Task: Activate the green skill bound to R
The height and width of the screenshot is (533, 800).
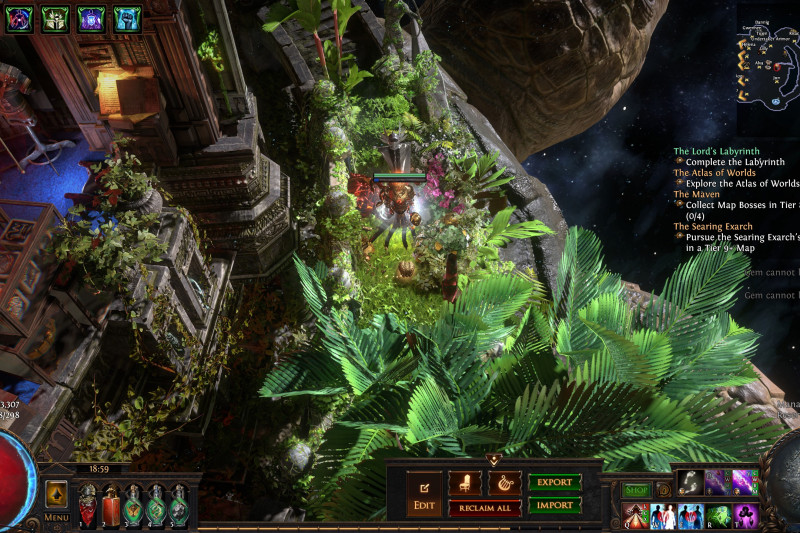Action: tap(718, 516)
